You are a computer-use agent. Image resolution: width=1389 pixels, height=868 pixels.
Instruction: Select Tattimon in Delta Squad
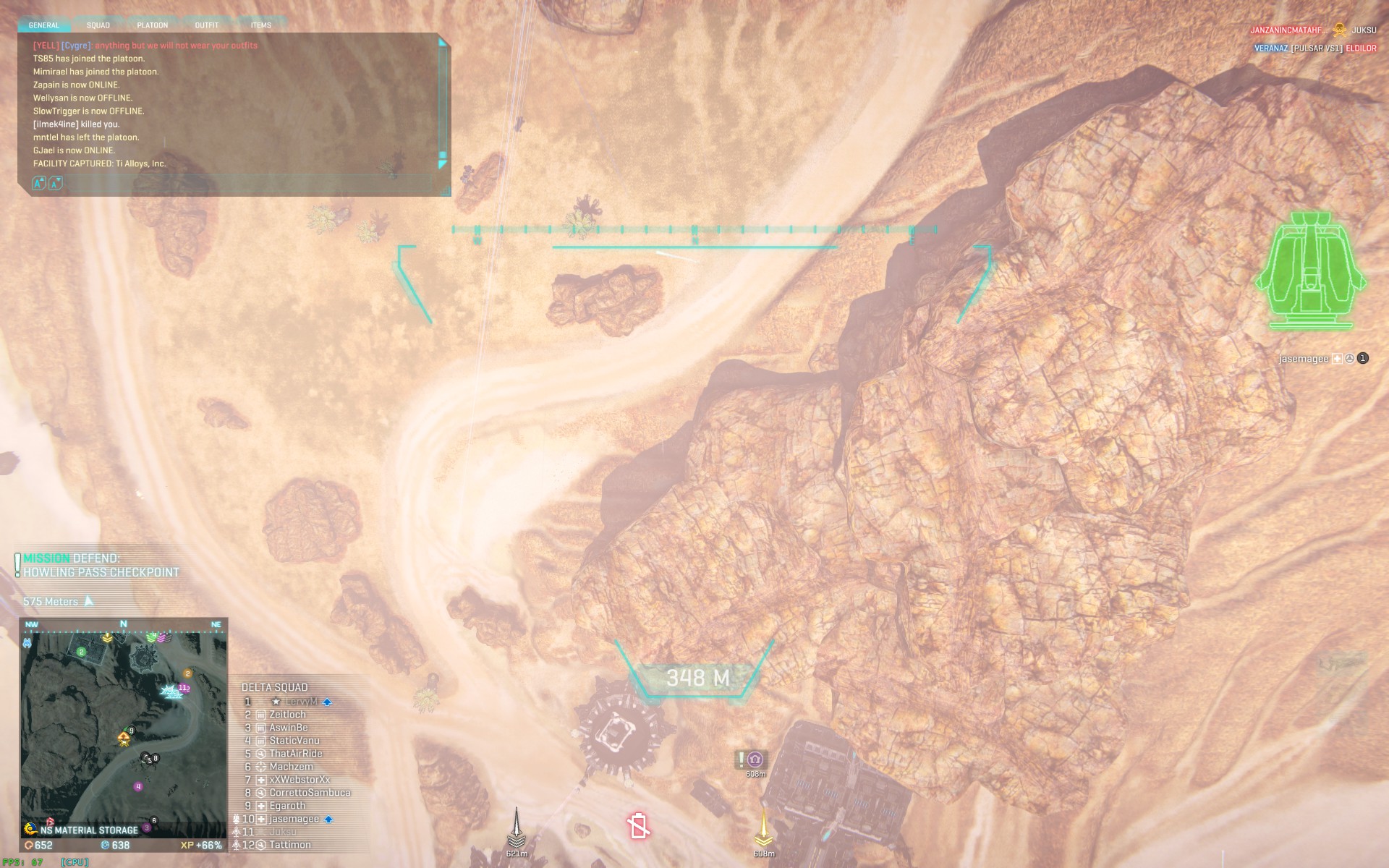pyautogui.click(x=289, y=845)
